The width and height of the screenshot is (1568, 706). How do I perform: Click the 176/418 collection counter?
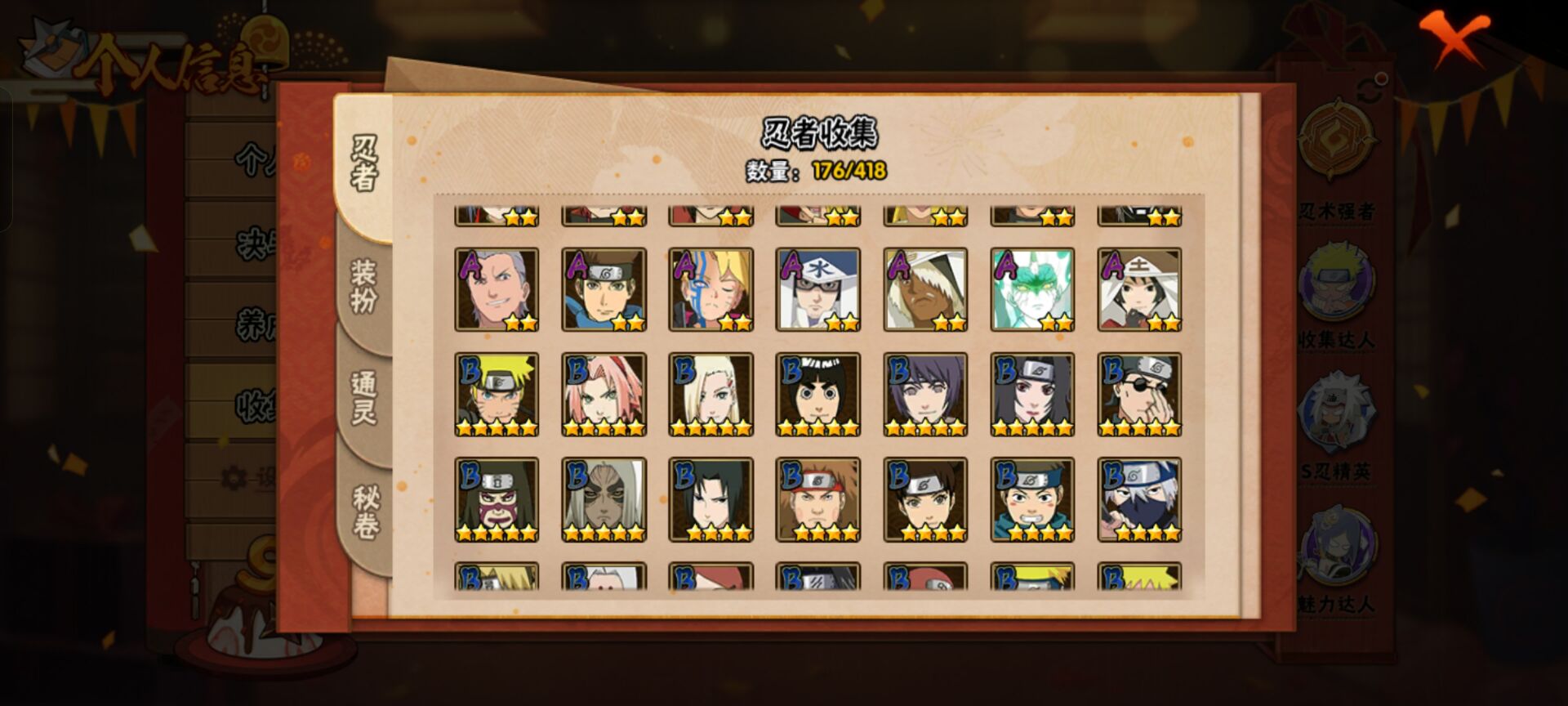point(851,172)
